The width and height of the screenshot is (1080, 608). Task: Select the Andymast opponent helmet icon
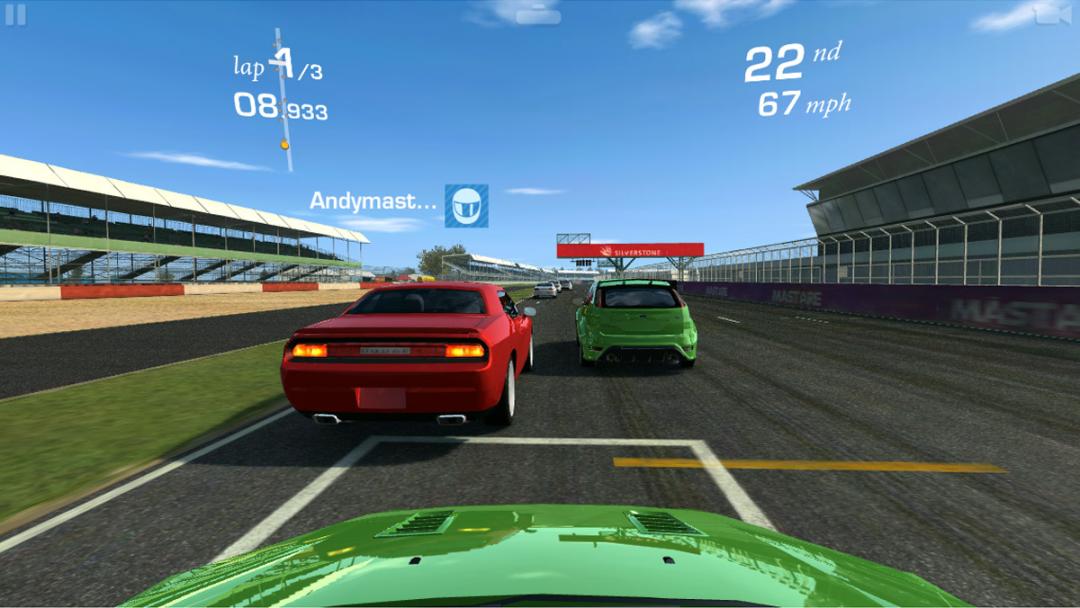coord(466,205)
